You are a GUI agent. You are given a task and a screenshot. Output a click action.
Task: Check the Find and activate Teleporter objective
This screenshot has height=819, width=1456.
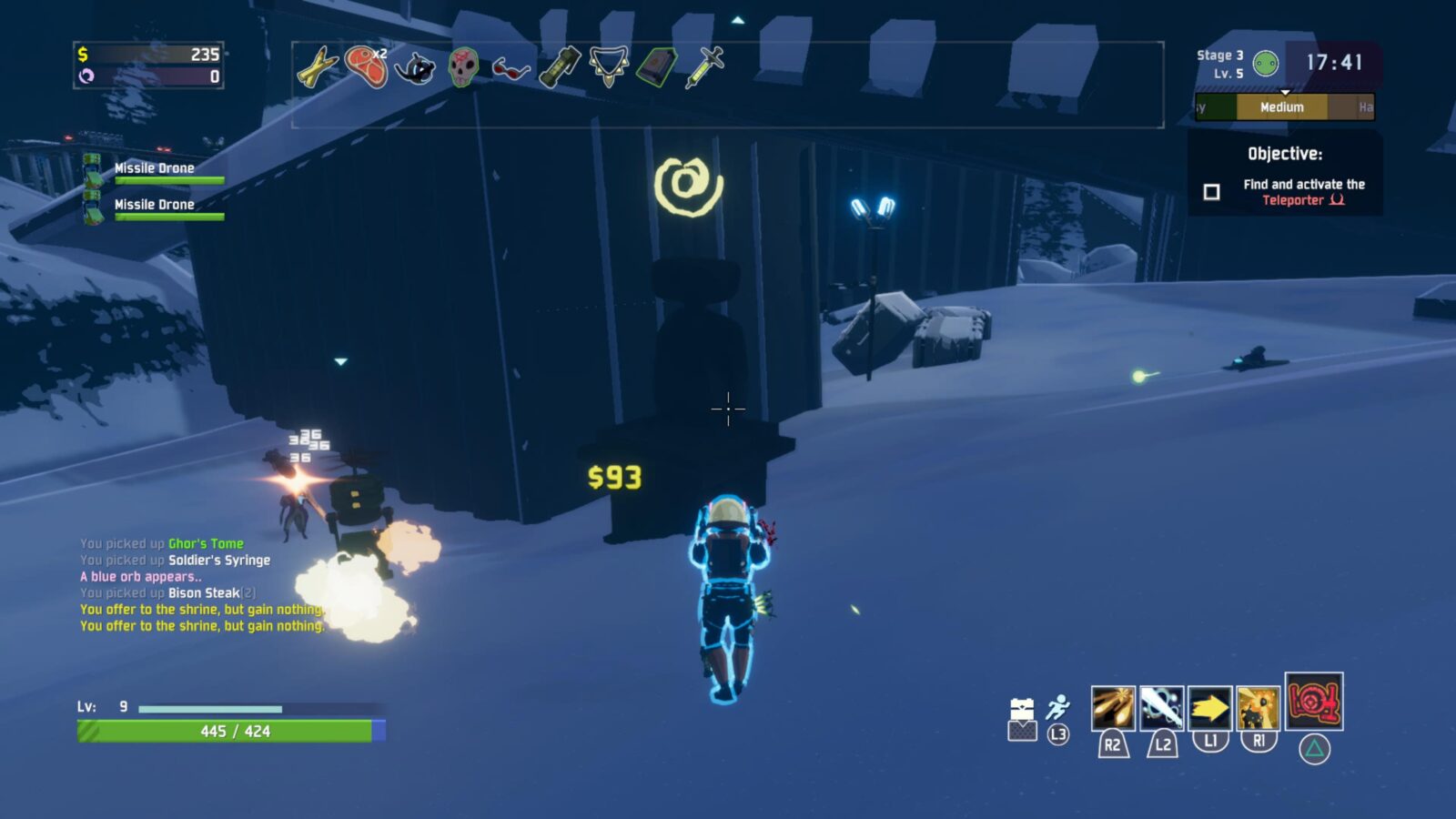1211,192
